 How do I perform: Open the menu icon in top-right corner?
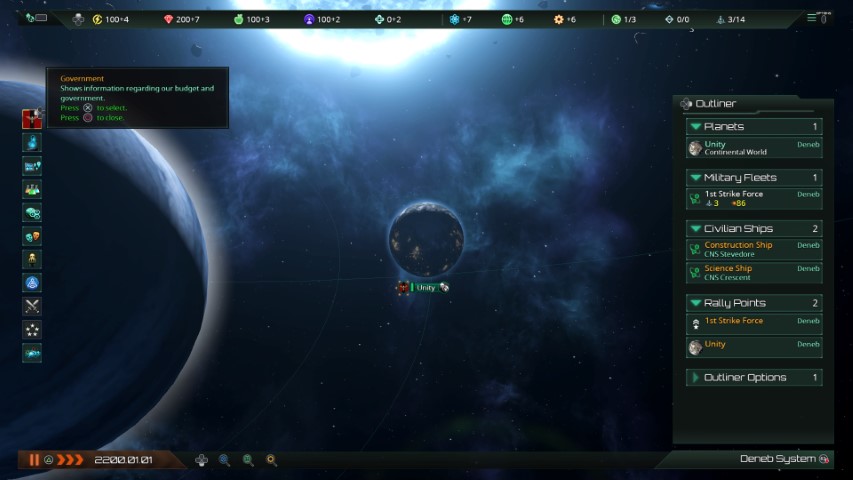[x=812, y=18]
